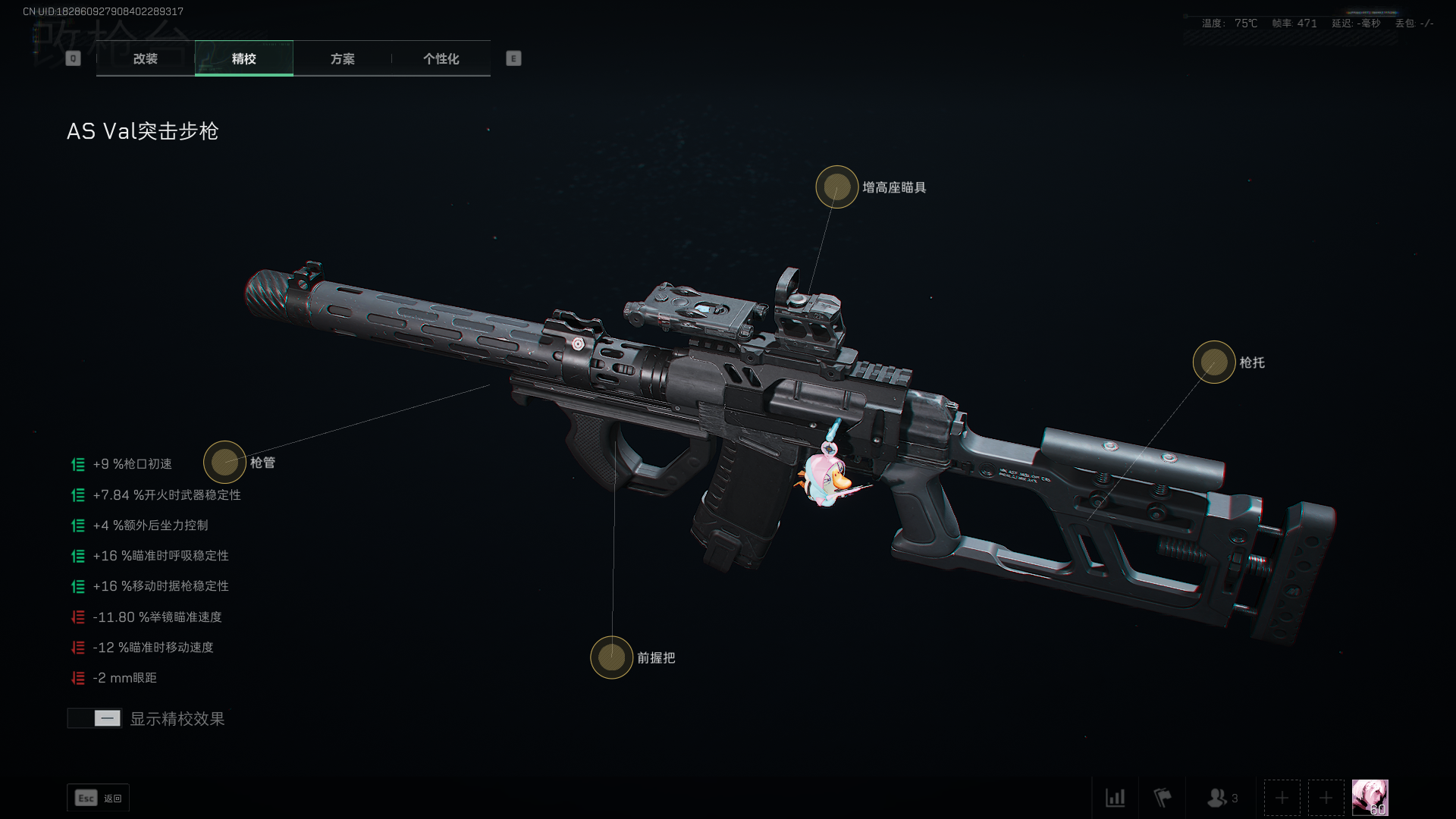Select the 精校 calibration tab
Screen dimensions: 1456x819
(243, 58)
